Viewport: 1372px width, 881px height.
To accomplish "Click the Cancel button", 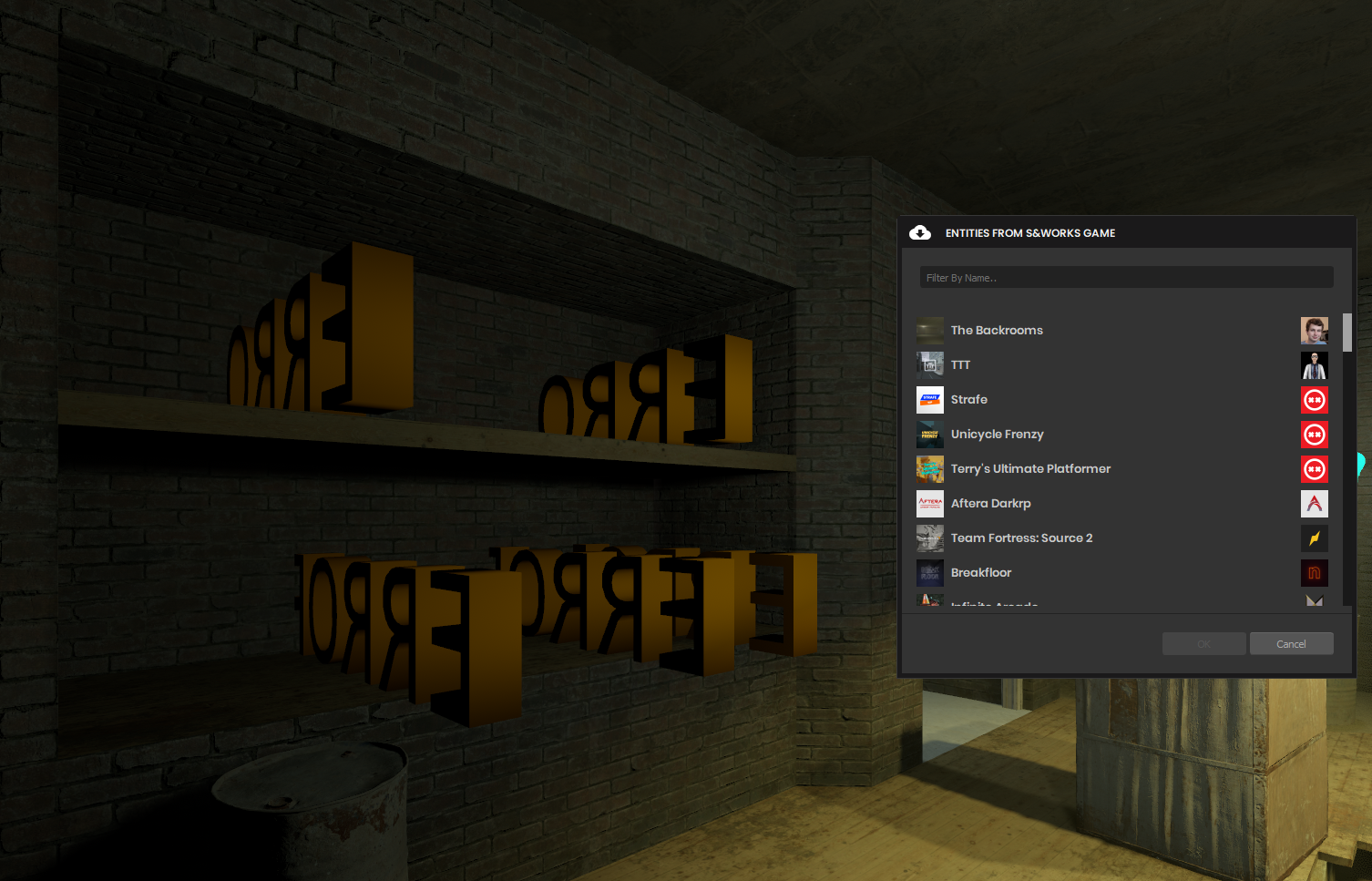I will (1291, 643).
